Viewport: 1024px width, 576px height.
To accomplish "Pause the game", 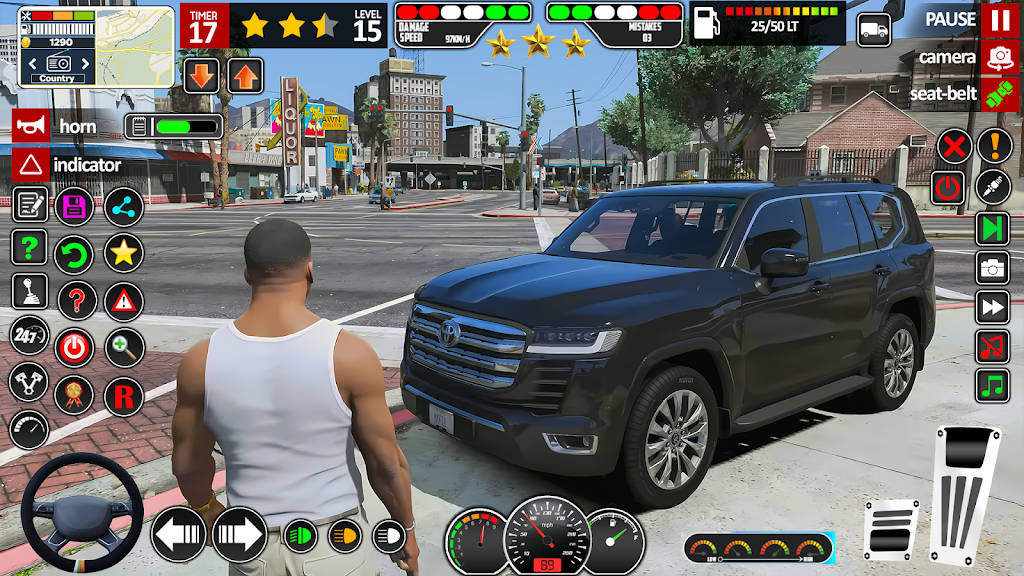I will point(1000,20).
